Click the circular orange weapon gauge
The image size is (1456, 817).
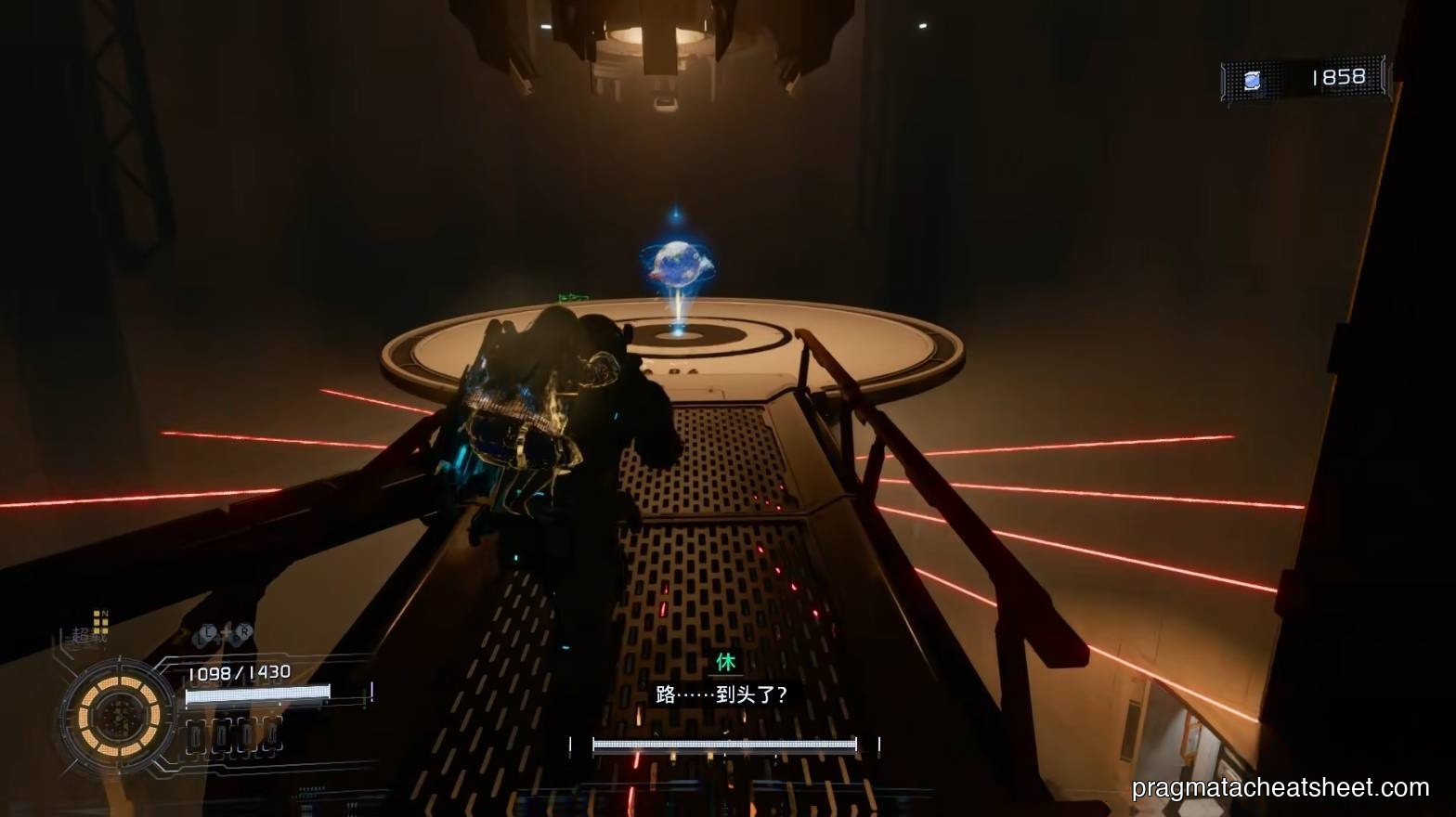pos(120,714)
